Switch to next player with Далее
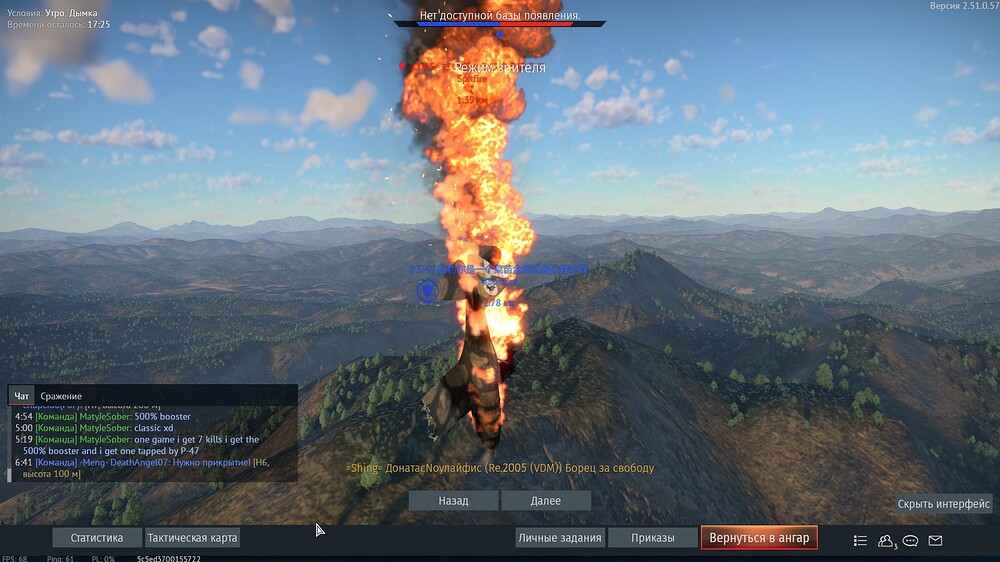 pos(546,500)
